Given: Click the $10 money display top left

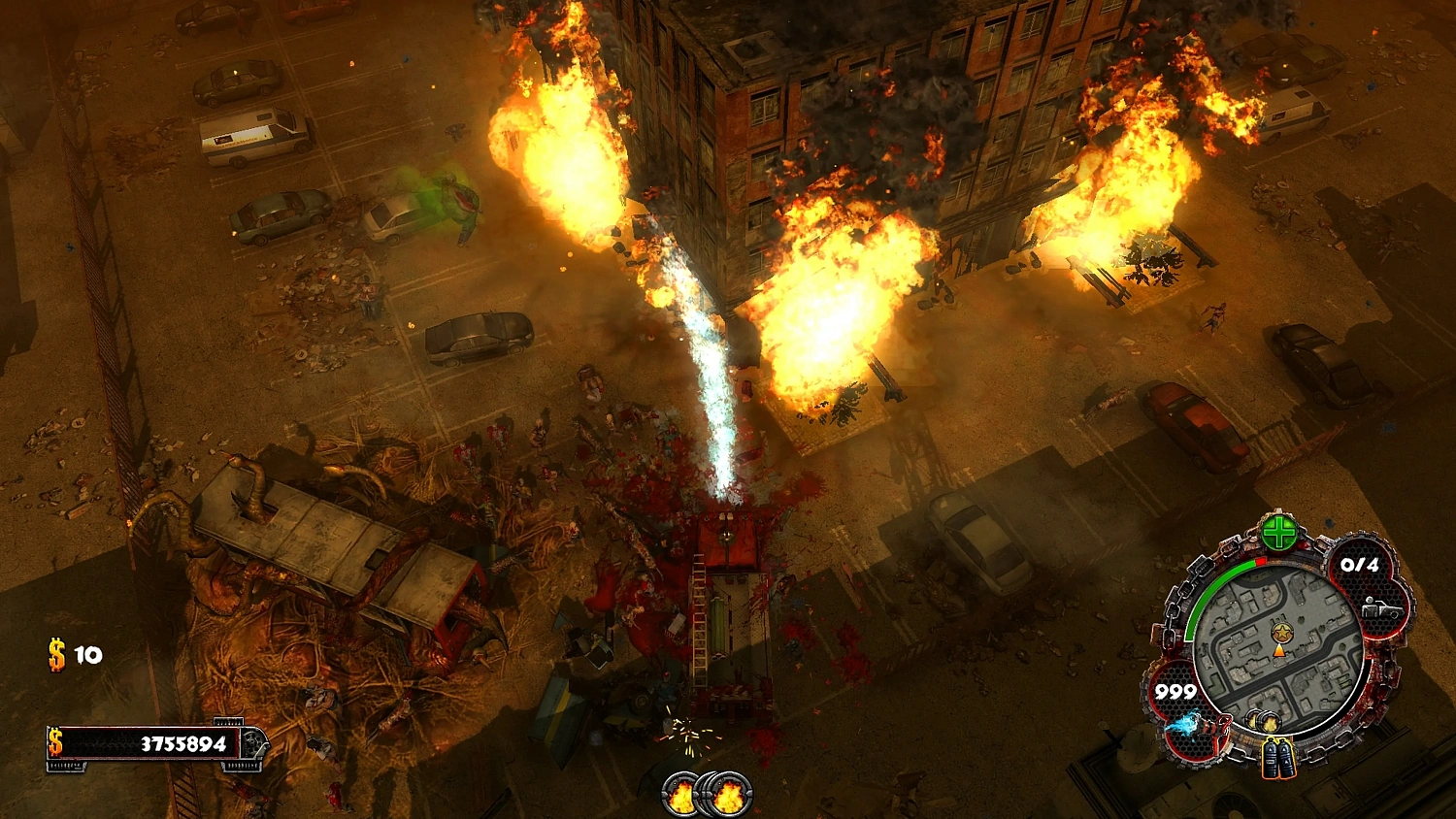Looking at the screenshot, I should pos(73,655).
